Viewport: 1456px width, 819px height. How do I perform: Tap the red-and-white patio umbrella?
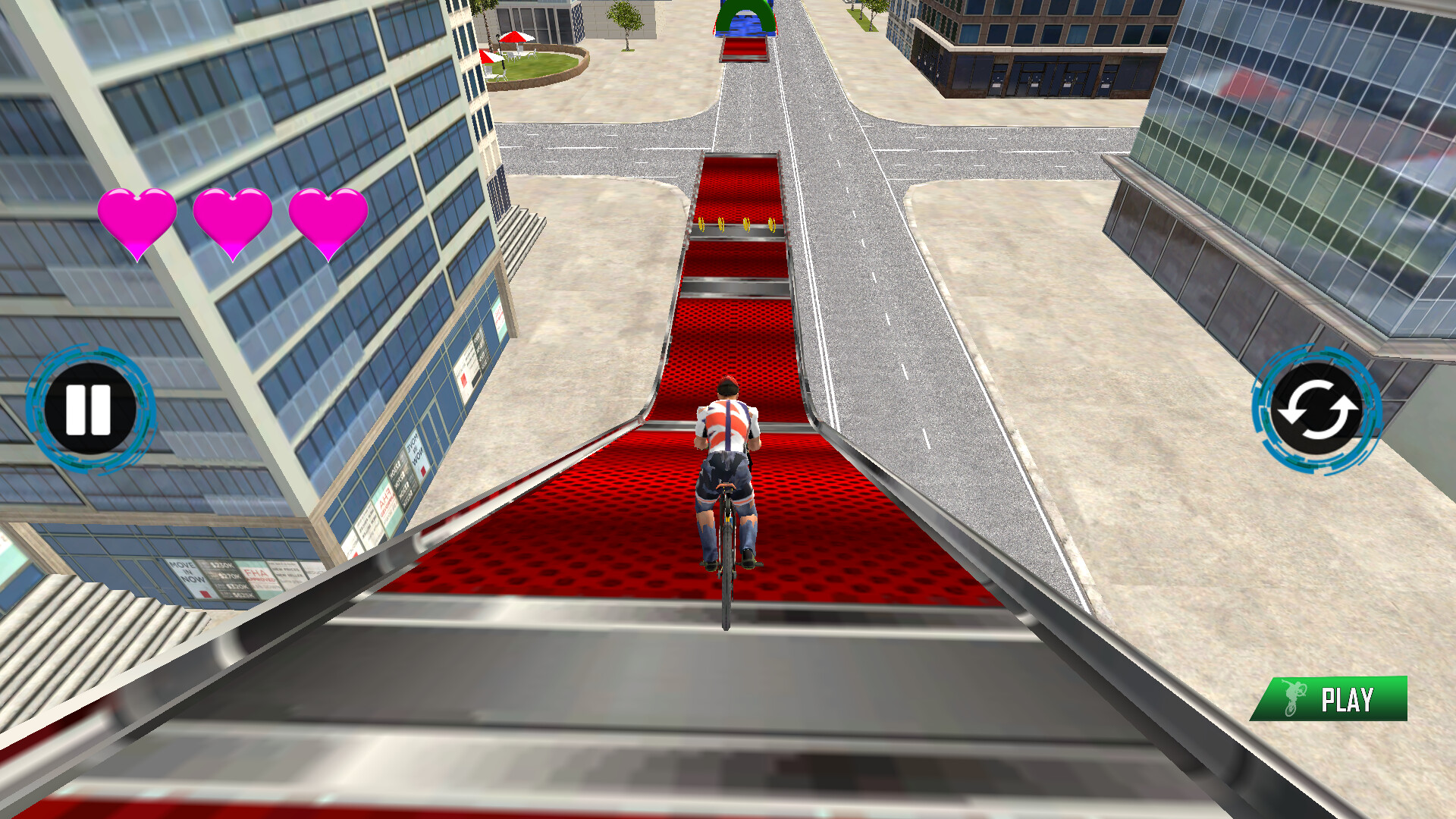pyautogui.click(x=514, y=38)
